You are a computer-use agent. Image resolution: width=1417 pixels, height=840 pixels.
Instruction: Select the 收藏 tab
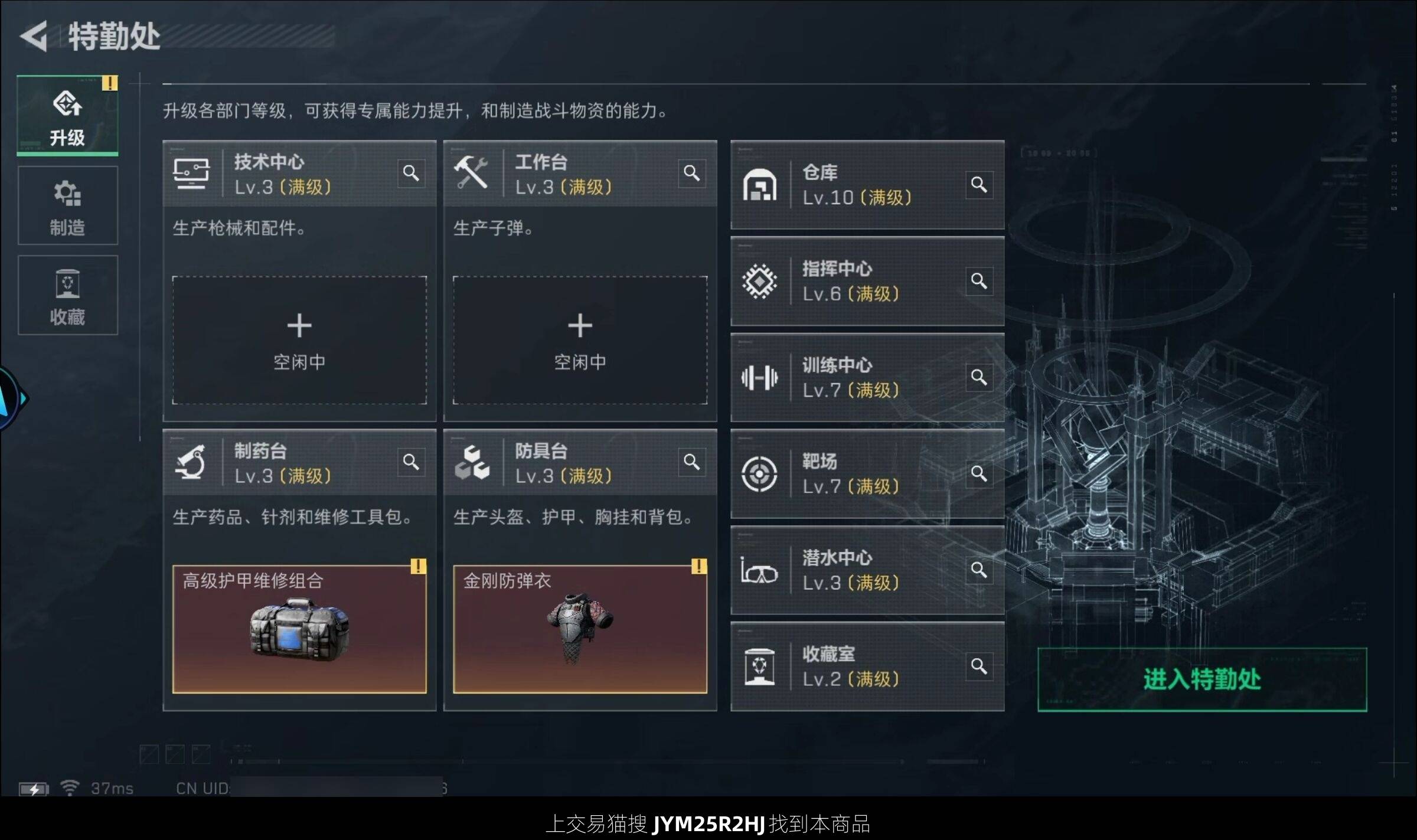[x=67, y=296]
